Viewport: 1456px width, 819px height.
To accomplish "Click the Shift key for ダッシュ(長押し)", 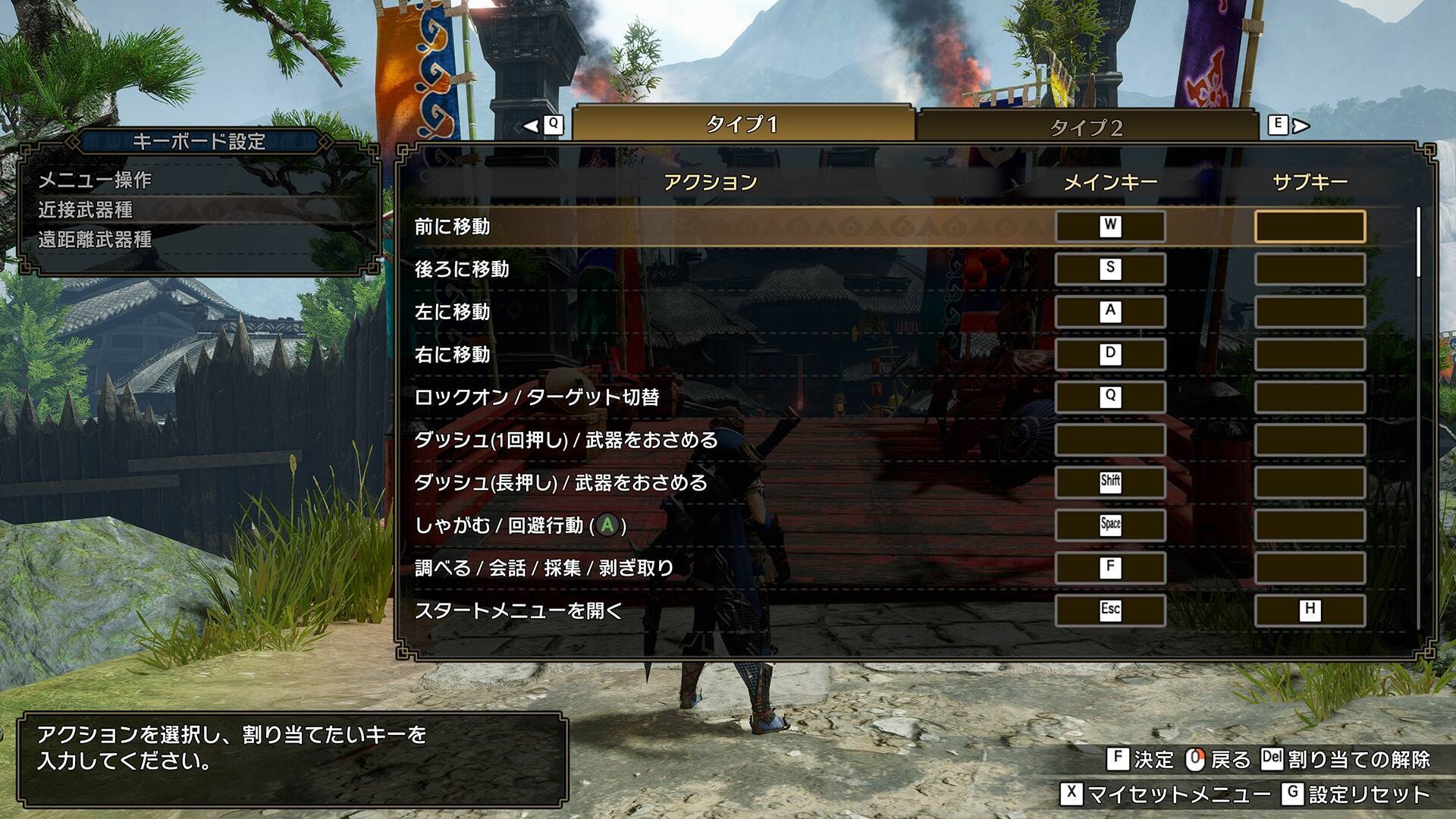I will pyautogui.click(x=1109, y=482).
